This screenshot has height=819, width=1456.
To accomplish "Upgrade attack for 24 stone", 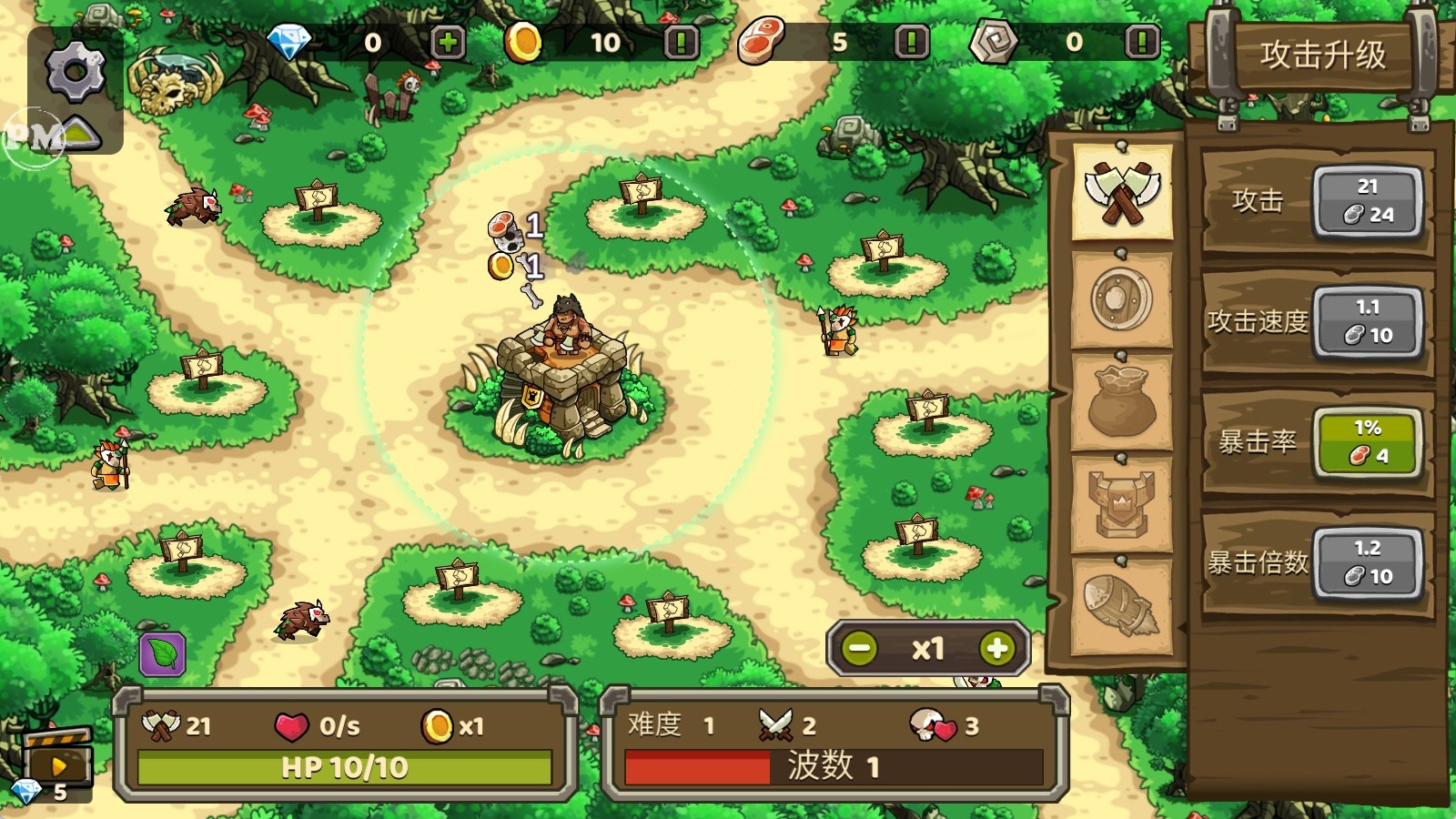I will (1367, 201).
